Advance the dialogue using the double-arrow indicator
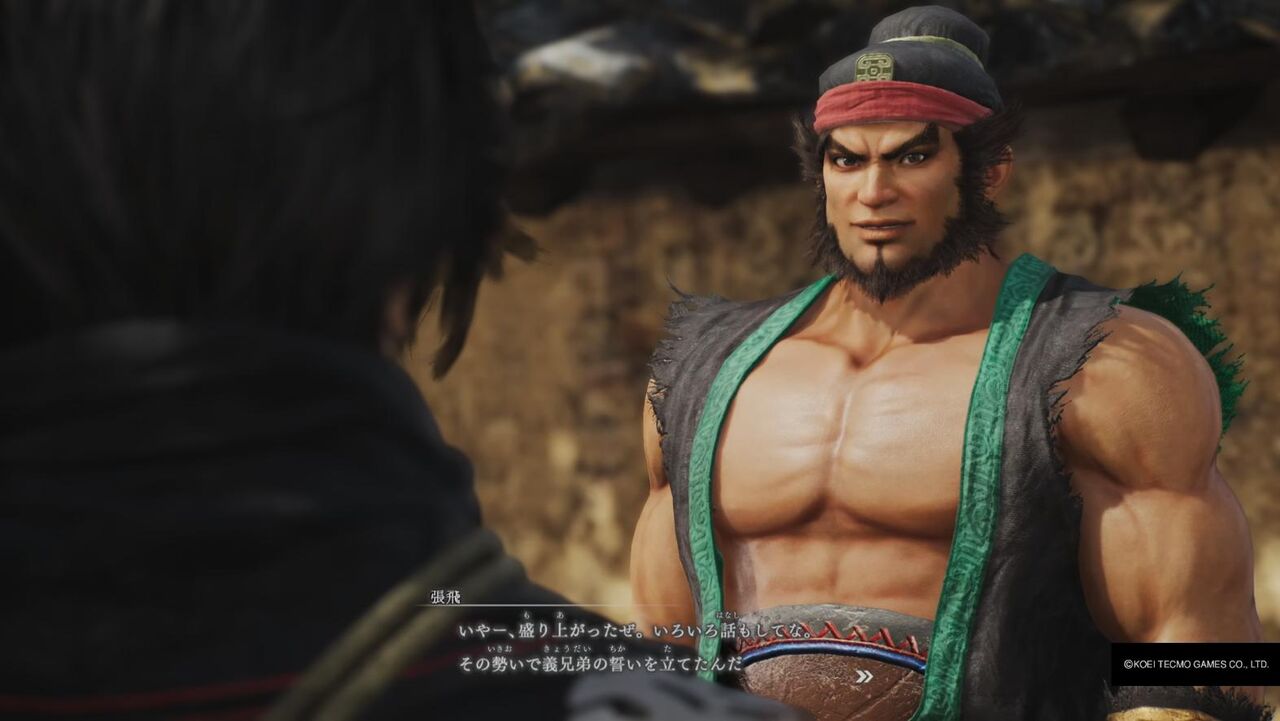1280x721 pixels. pyautogui.click(x=865, y=677)
